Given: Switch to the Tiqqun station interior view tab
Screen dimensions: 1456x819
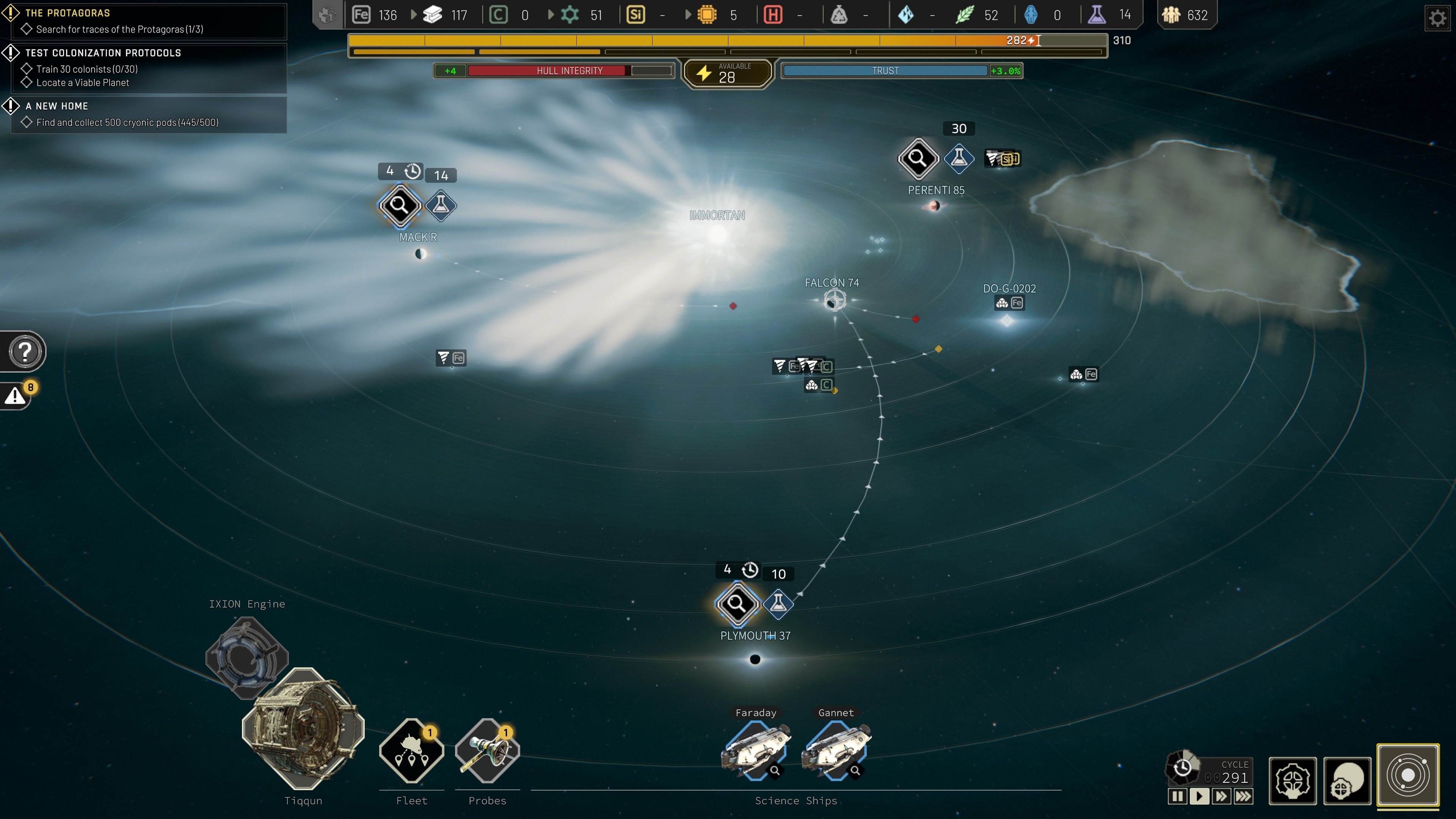Looking at the screenshot, I should tap(1293, 781).
